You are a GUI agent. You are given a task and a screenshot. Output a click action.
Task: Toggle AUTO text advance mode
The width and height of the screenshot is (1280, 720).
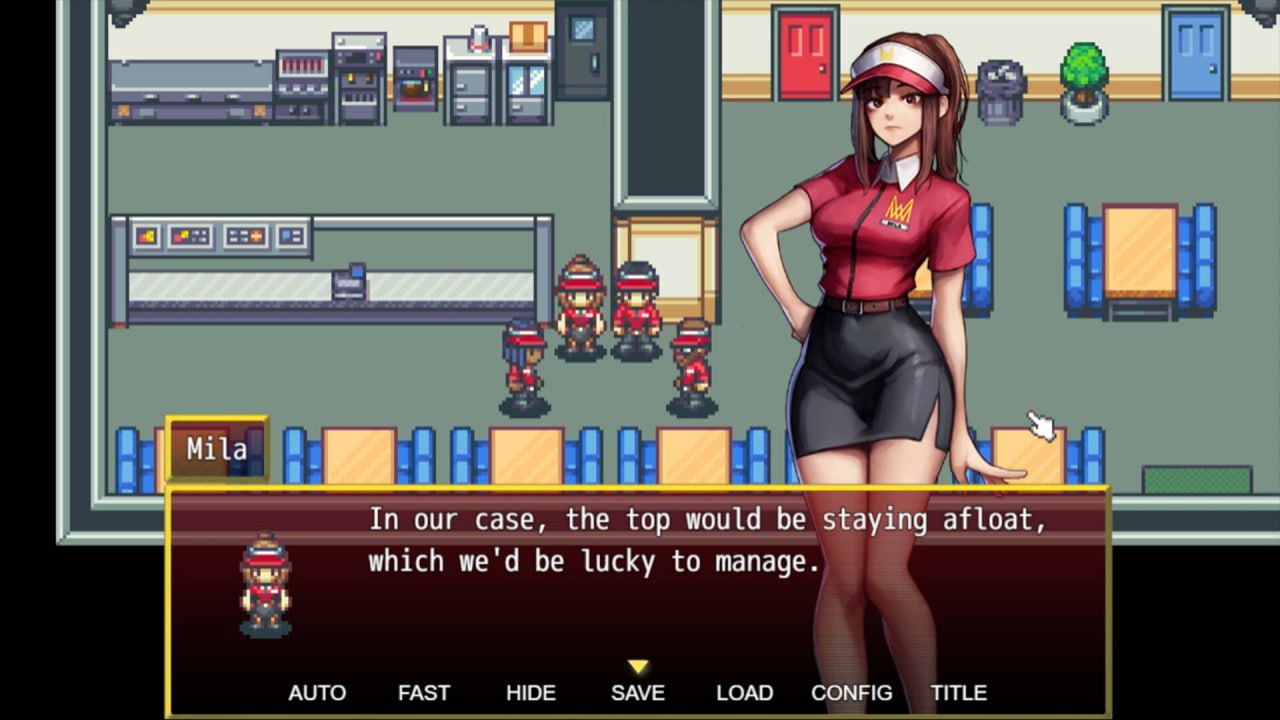point(317,692)
